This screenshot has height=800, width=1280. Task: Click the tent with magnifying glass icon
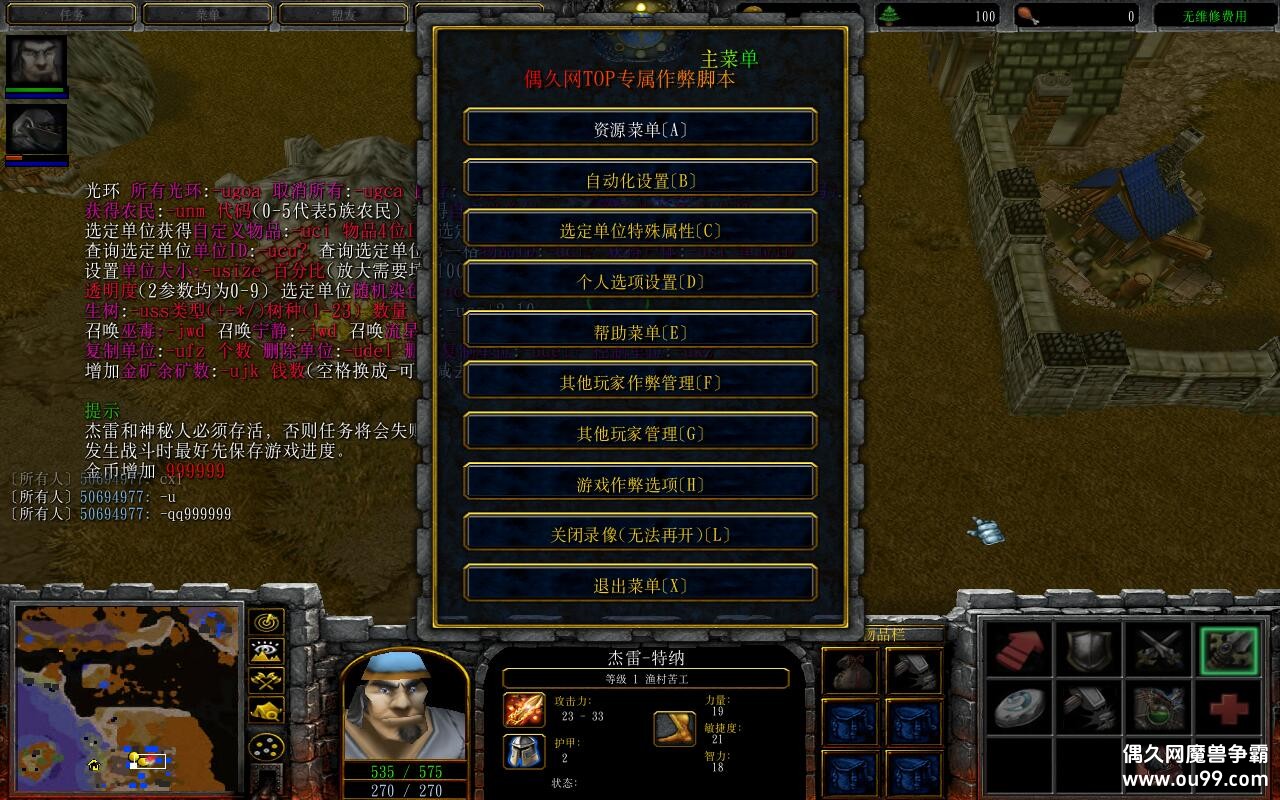click(265, 710)
